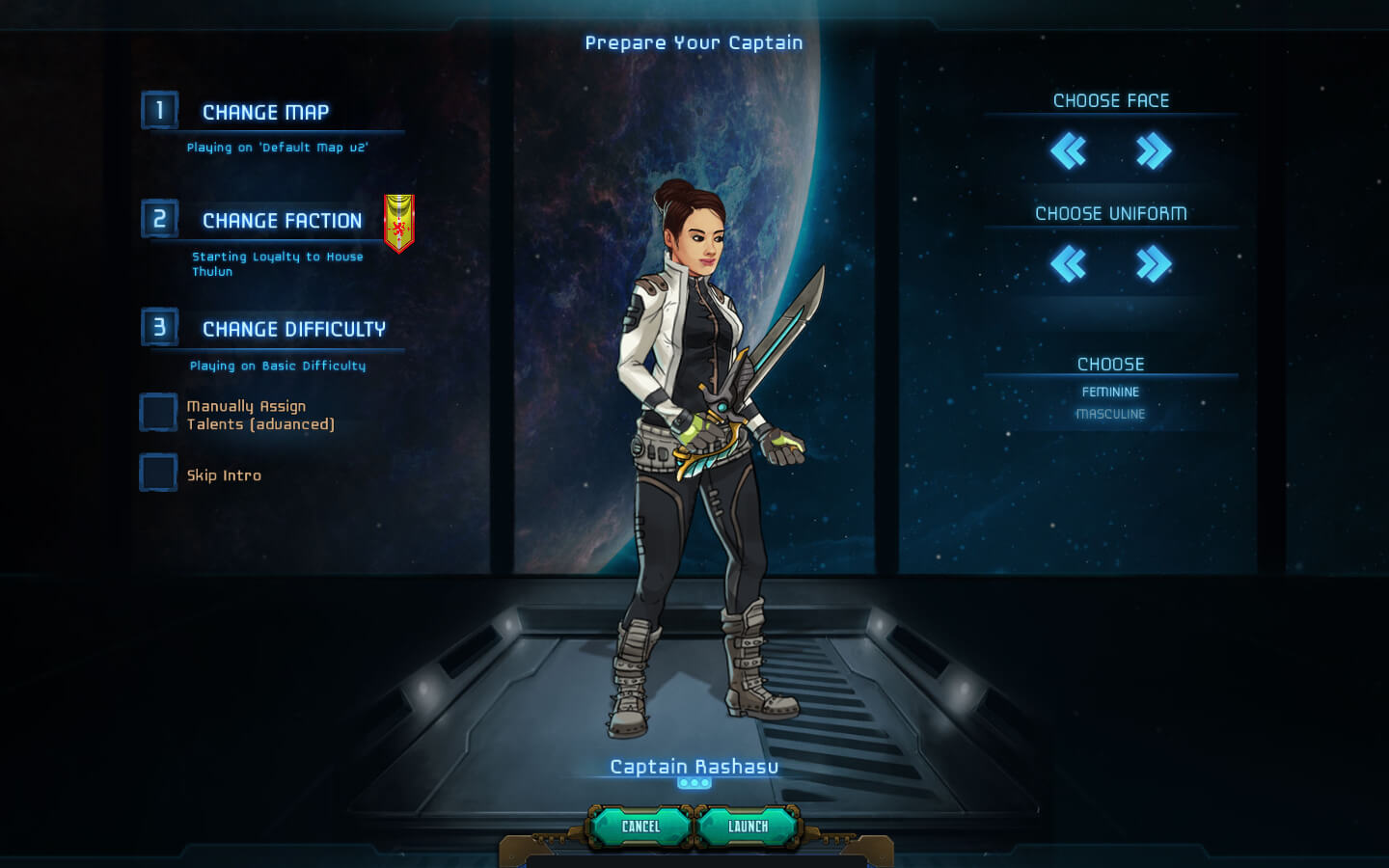The image size is (1389, 868).
Task: Switch to previous uniform
Action: (1068, 263)
